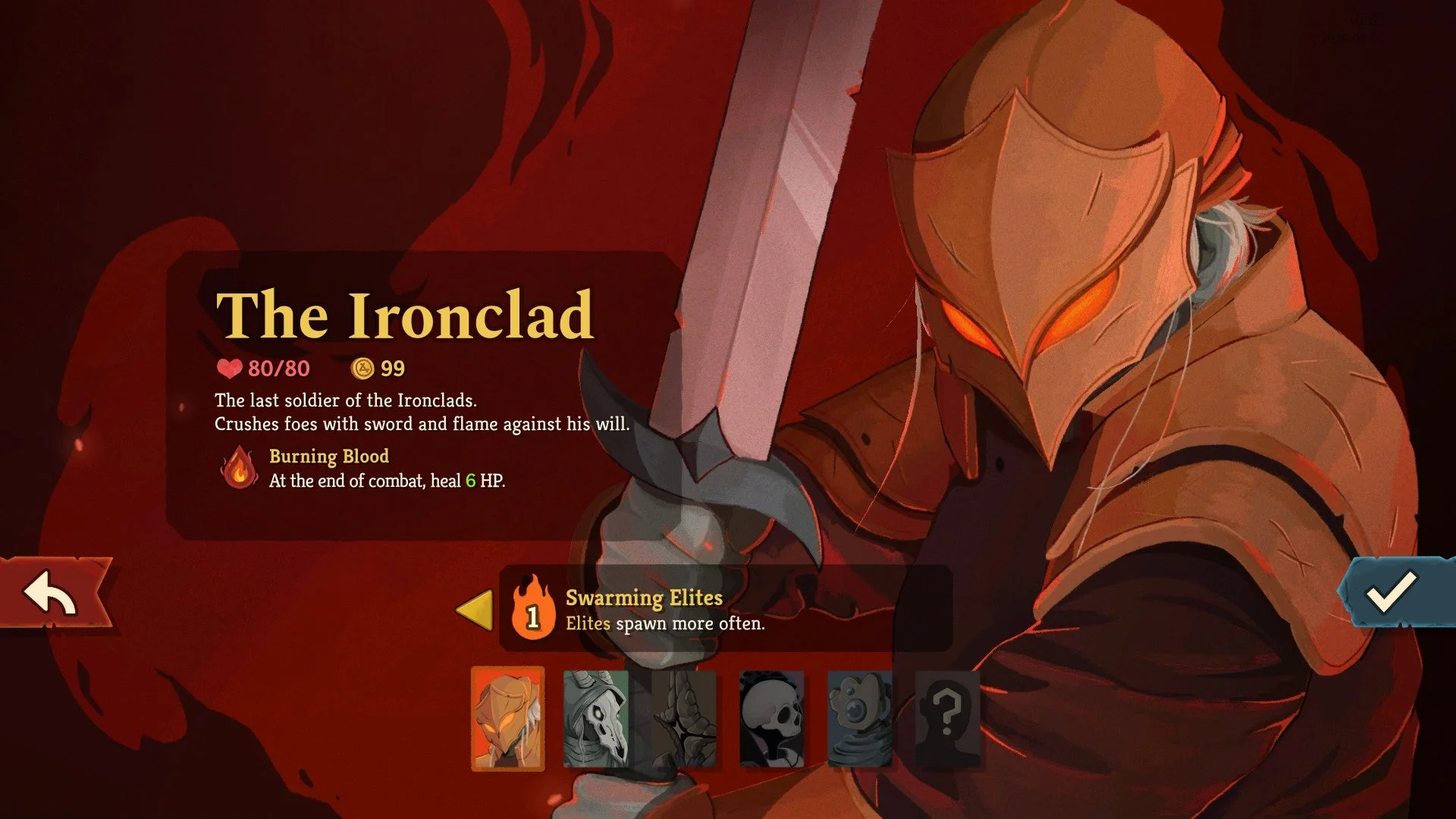Screen dimensions: 1456x819
Task: Collapse the ascension selector via yellow triangle
Action: (474, 609)
